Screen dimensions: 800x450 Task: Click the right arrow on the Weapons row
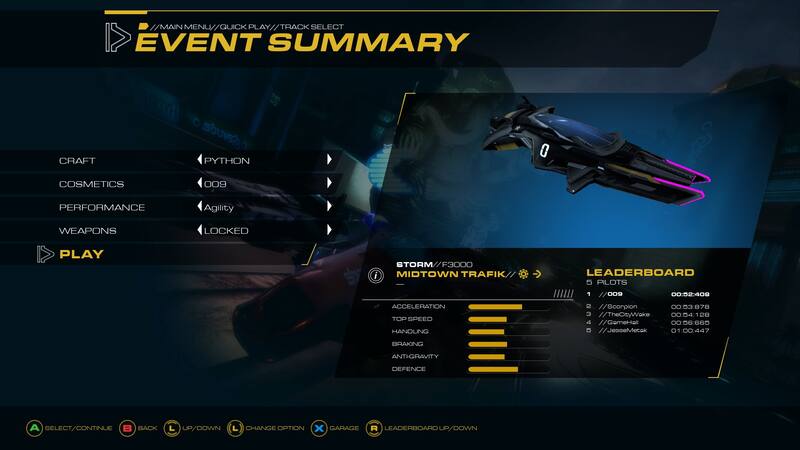click(329, 231)
